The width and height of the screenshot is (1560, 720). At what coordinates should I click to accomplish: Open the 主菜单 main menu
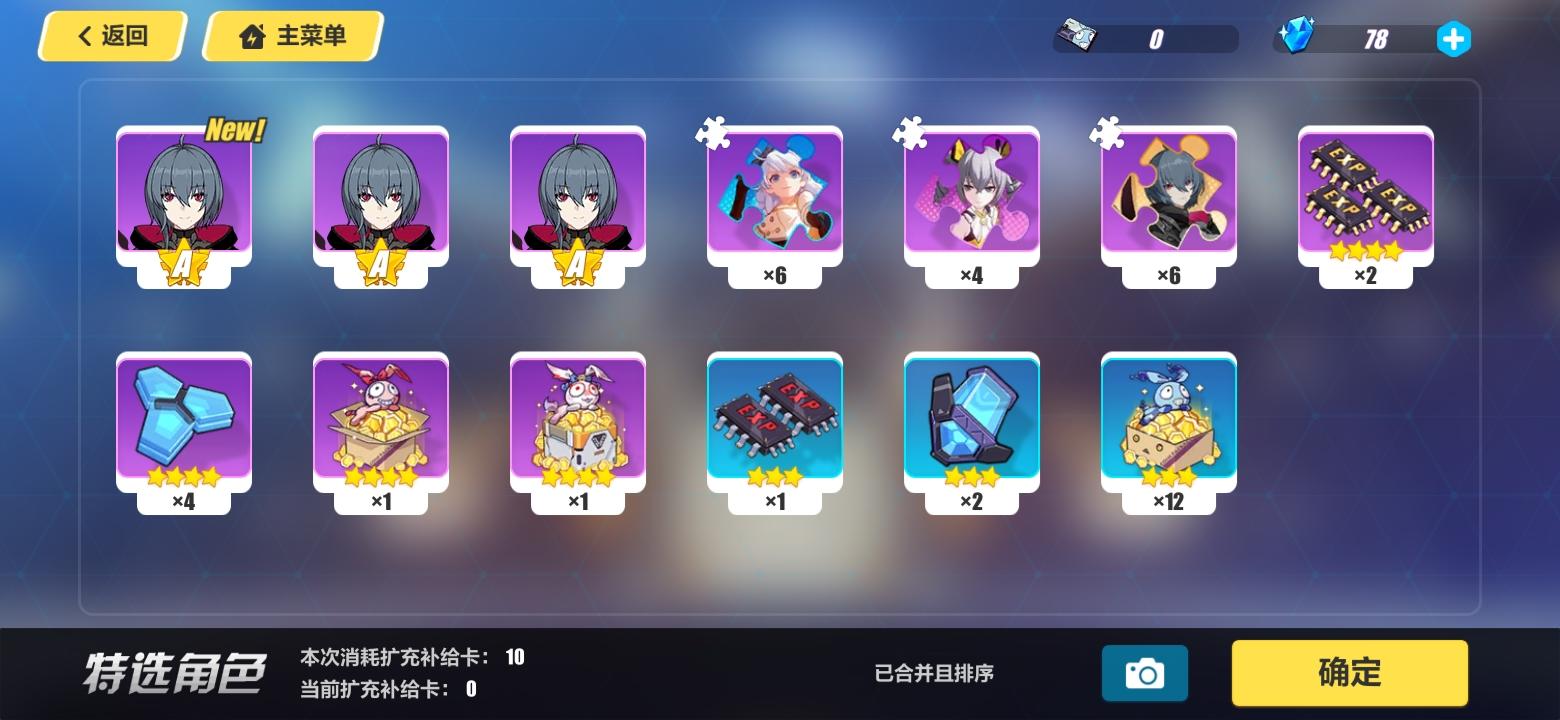(x=291, y=36)
